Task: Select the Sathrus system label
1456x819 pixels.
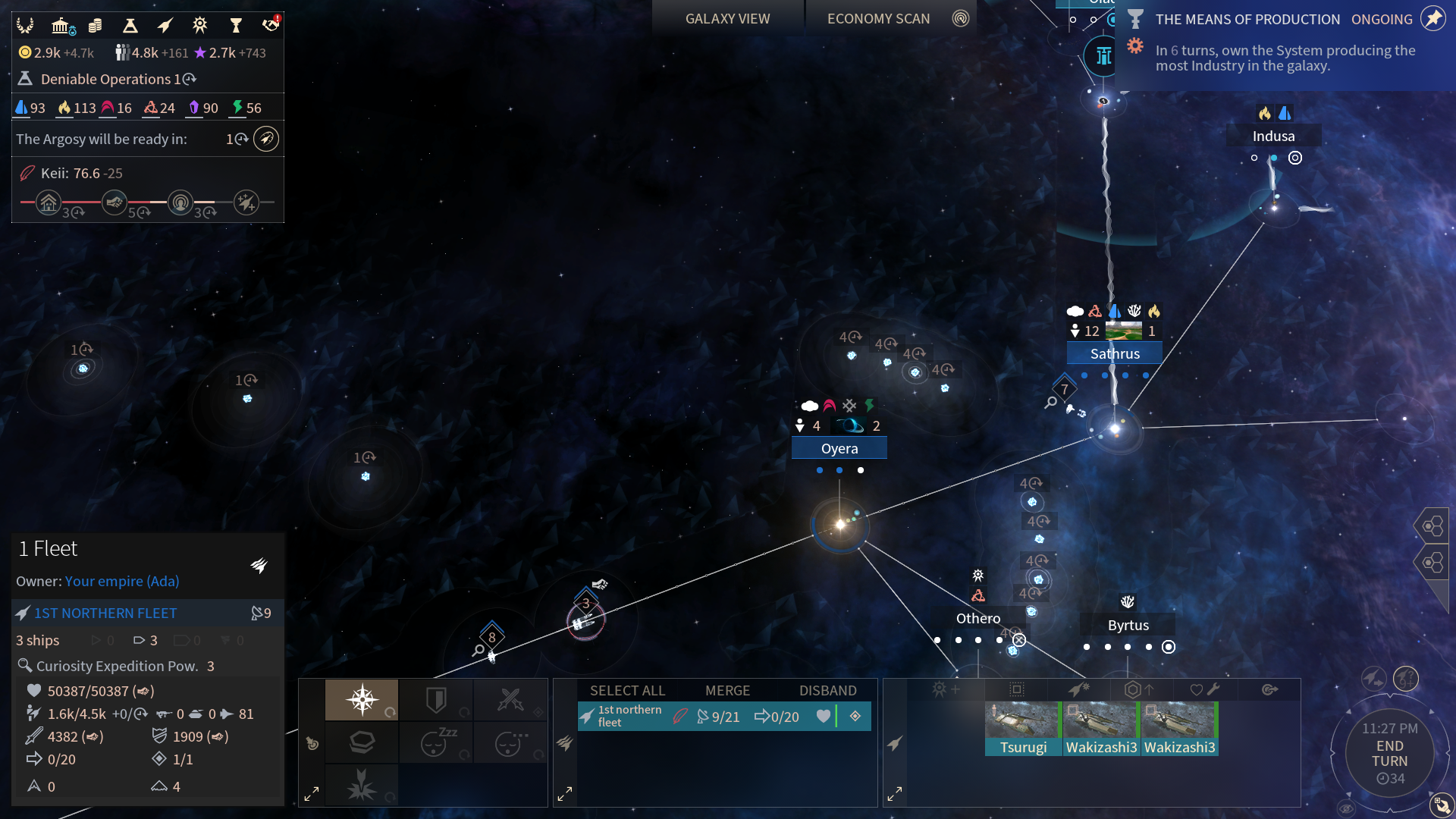Action: click(x=1115, y=353)
